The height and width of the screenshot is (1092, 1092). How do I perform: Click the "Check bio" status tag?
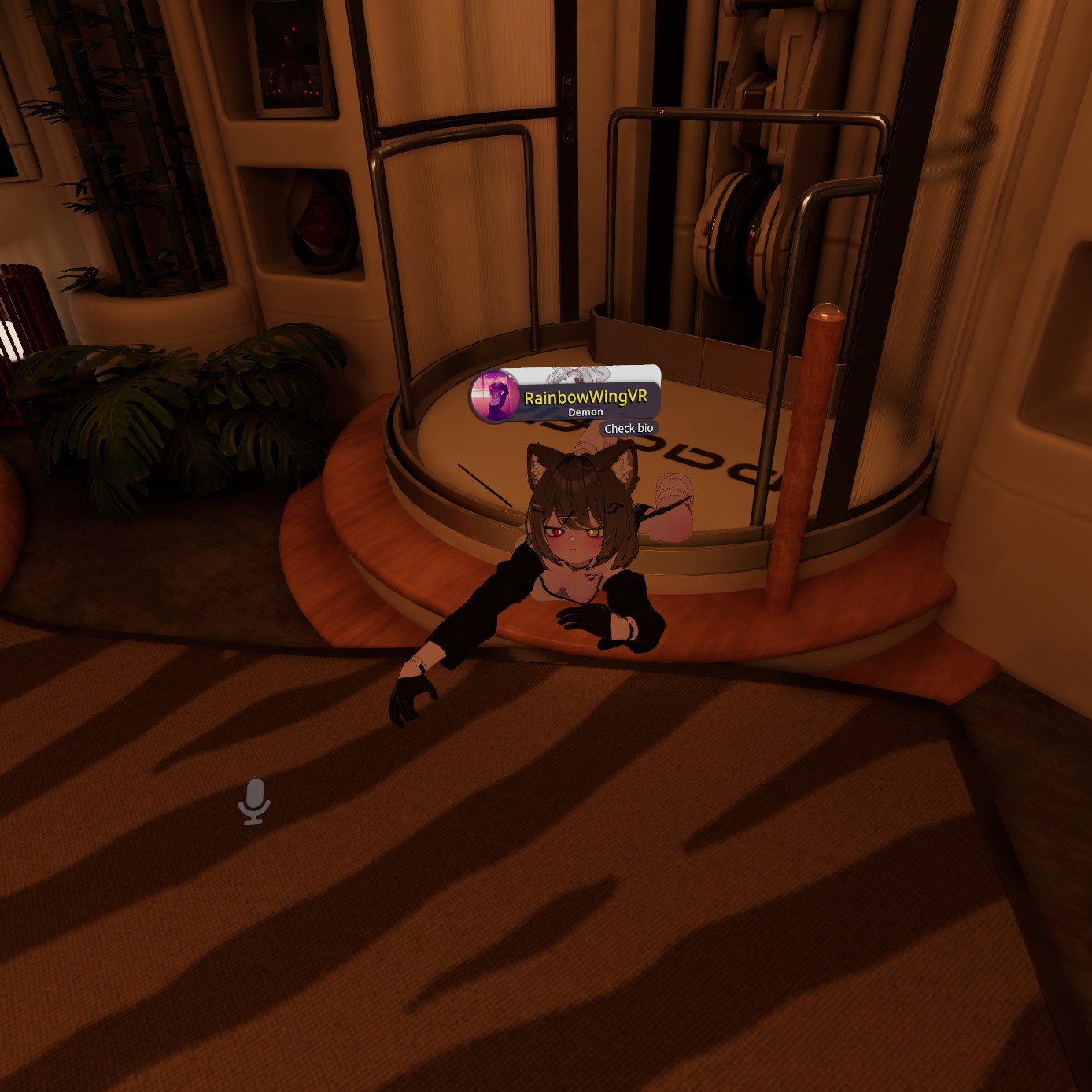[x=628, y=428]
